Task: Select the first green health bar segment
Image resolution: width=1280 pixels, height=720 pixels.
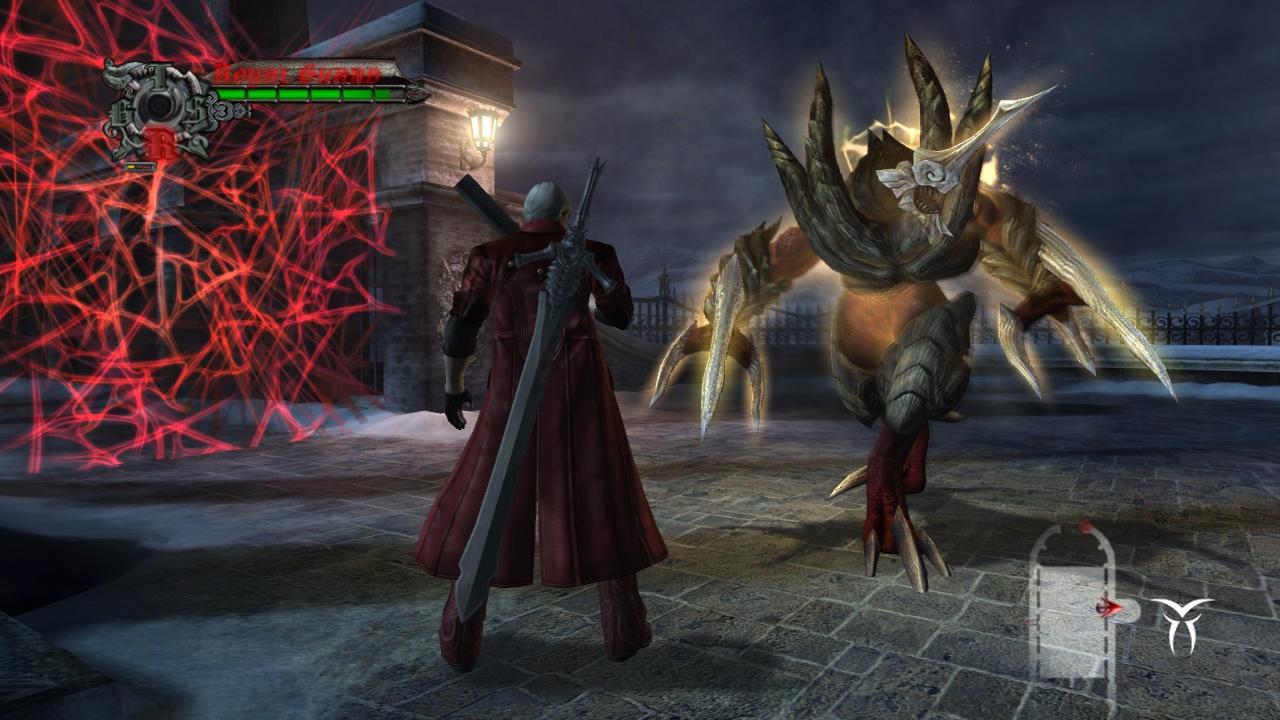Action: coord(230,94)
